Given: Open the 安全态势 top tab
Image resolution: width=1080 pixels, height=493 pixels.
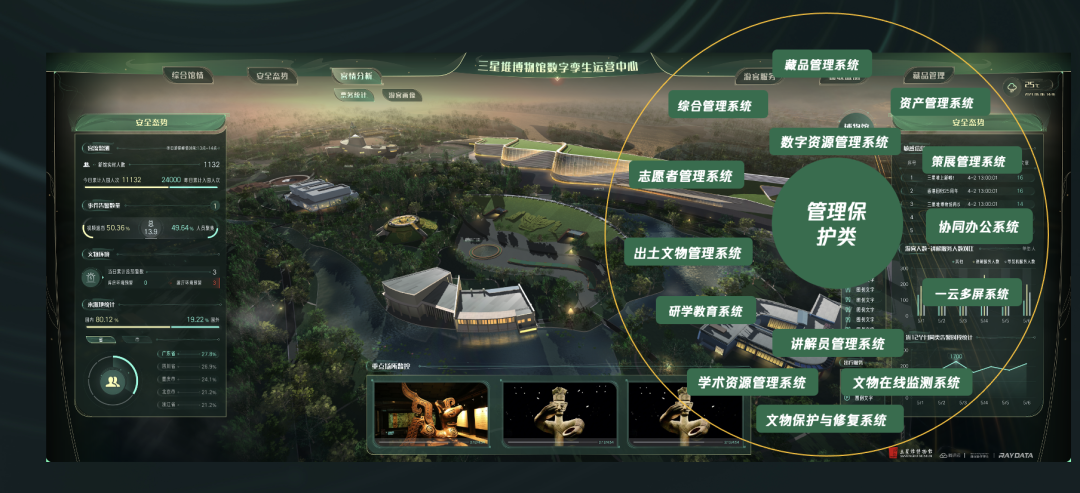Looking at the screenshot, I should point(272,76).
